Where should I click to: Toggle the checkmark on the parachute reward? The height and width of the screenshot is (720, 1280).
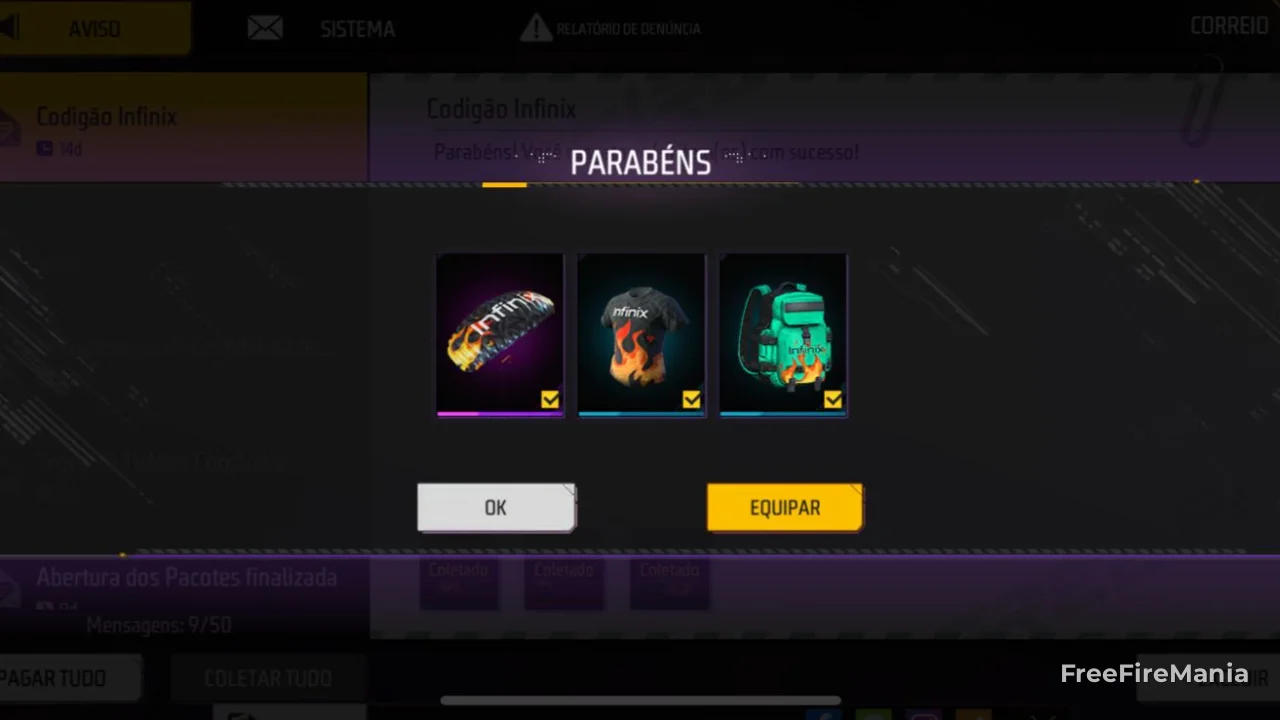[x=550, y=399]
